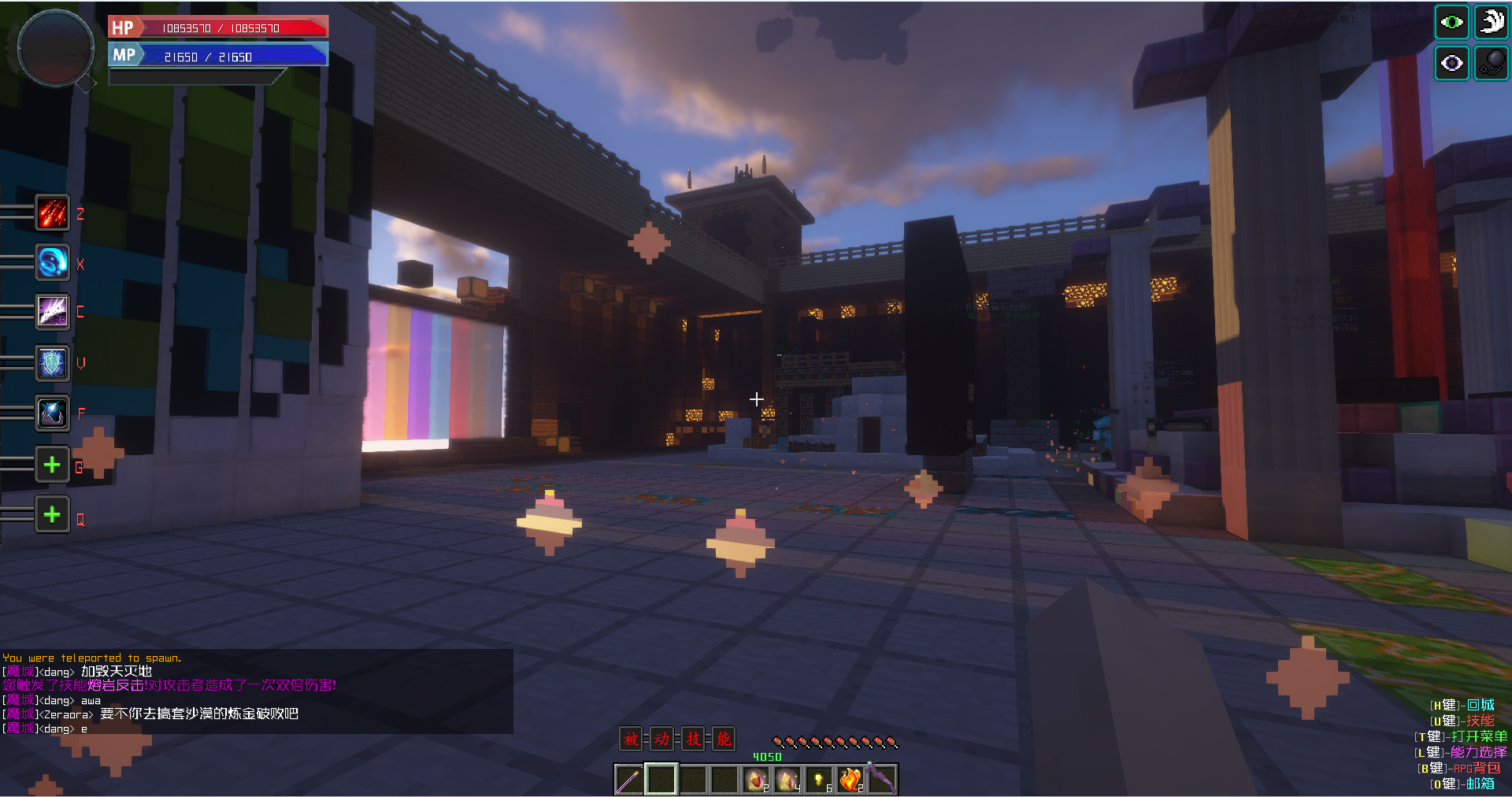Activate the red meteor shower skill

[53, 213]
